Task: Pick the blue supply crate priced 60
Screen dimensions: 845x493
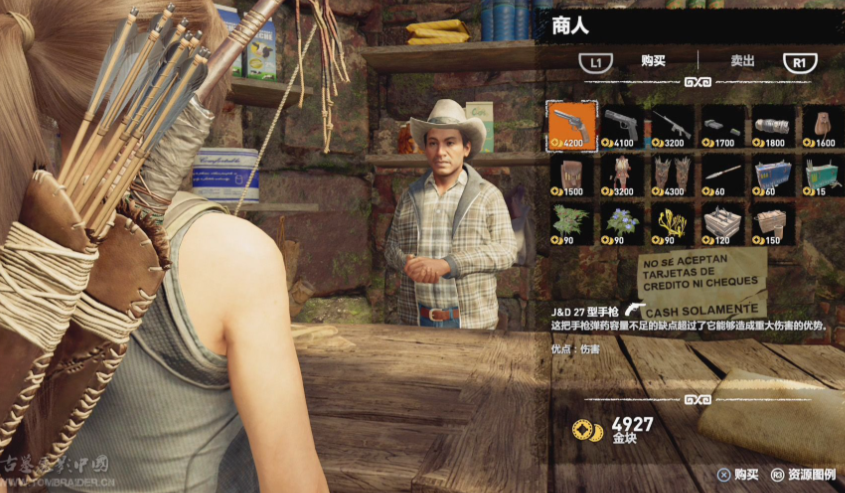Action: 773,175
